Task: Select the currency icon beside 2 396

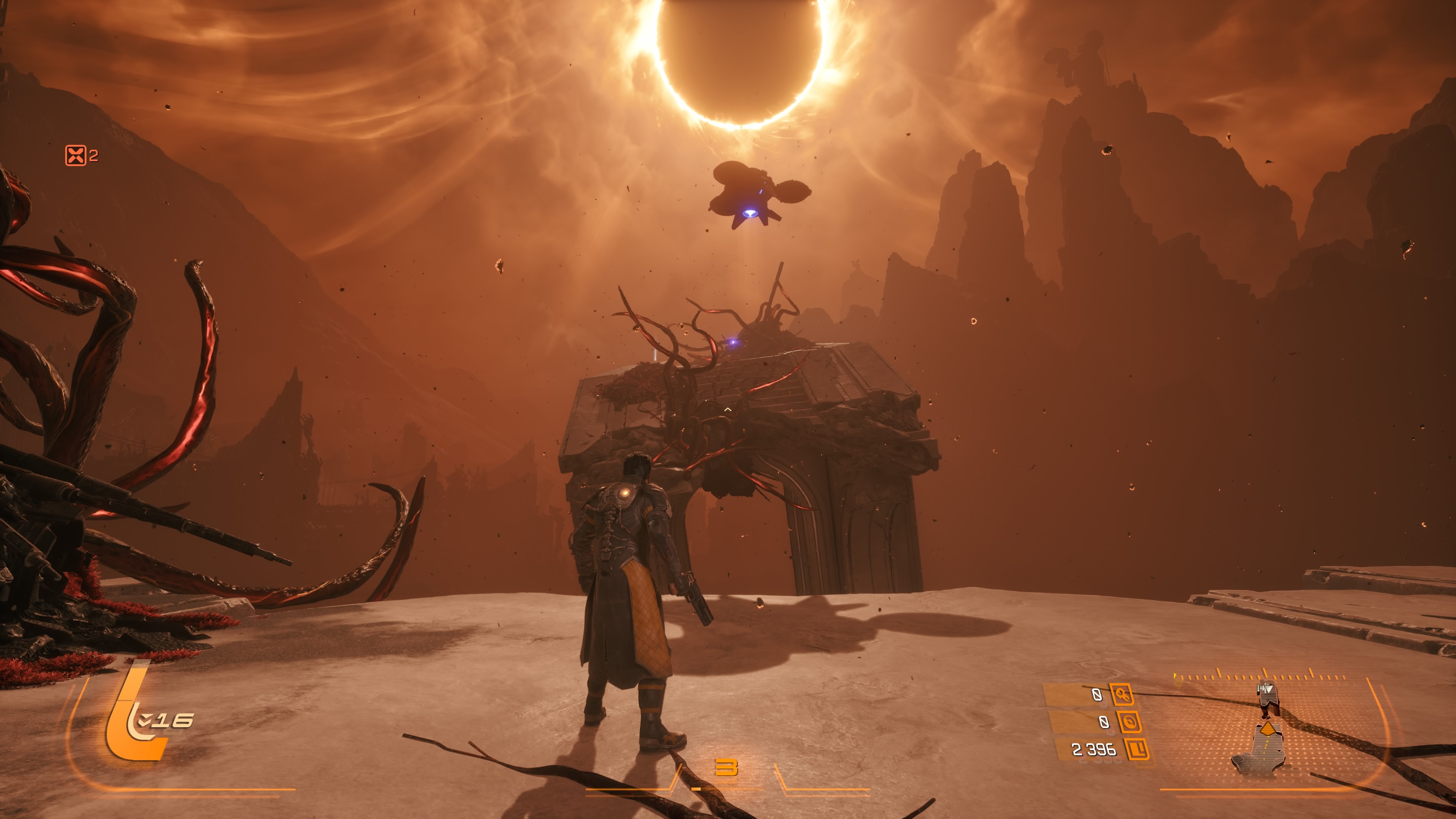Action: (x=1137, y=750)
